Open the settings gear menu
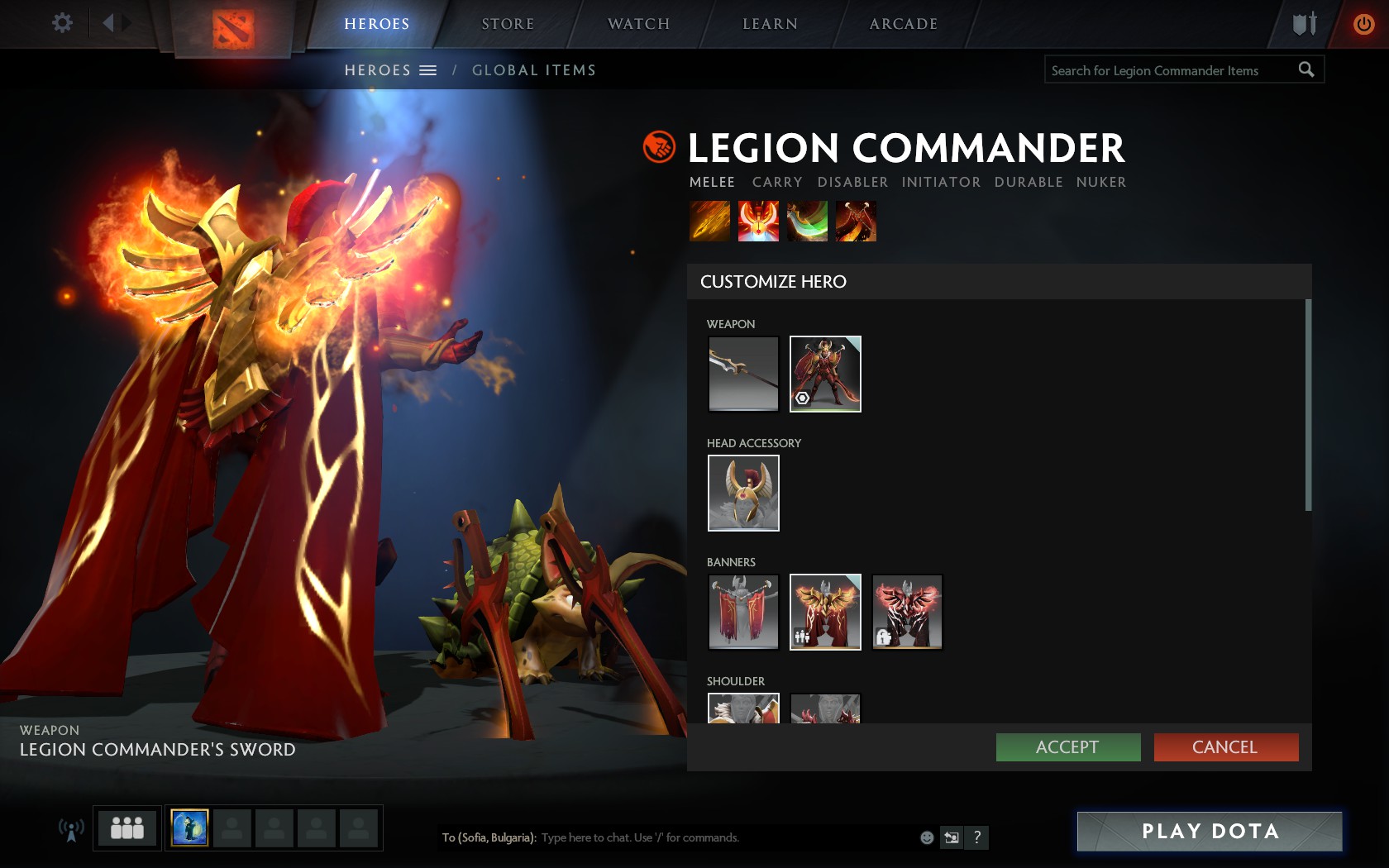Viewport: 1389px width, 868px height. [62, 22]
